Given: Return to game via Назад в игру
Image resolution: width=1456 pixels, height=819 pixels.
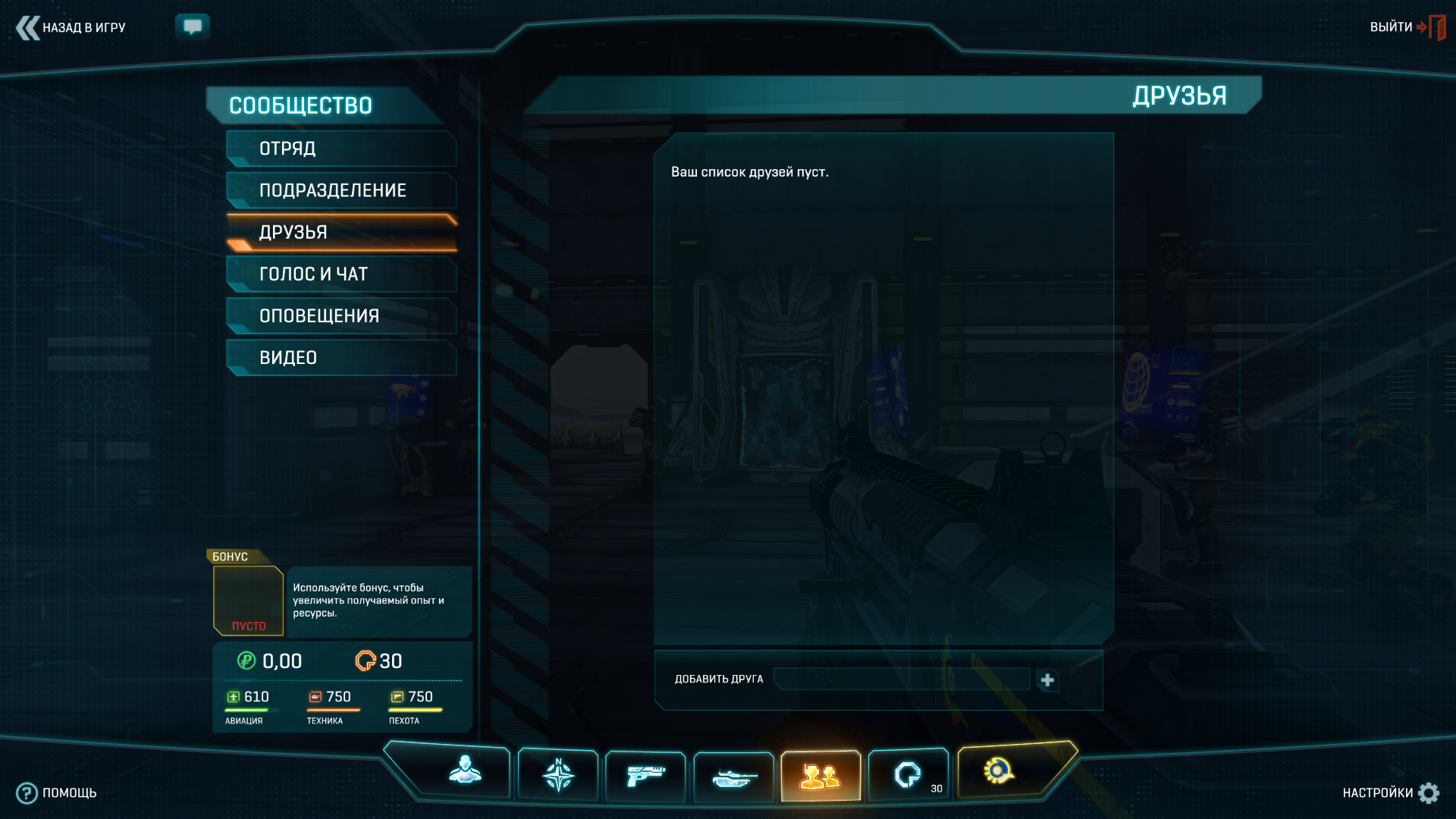Looking at the screenshot, I should (x=71, y=28).
